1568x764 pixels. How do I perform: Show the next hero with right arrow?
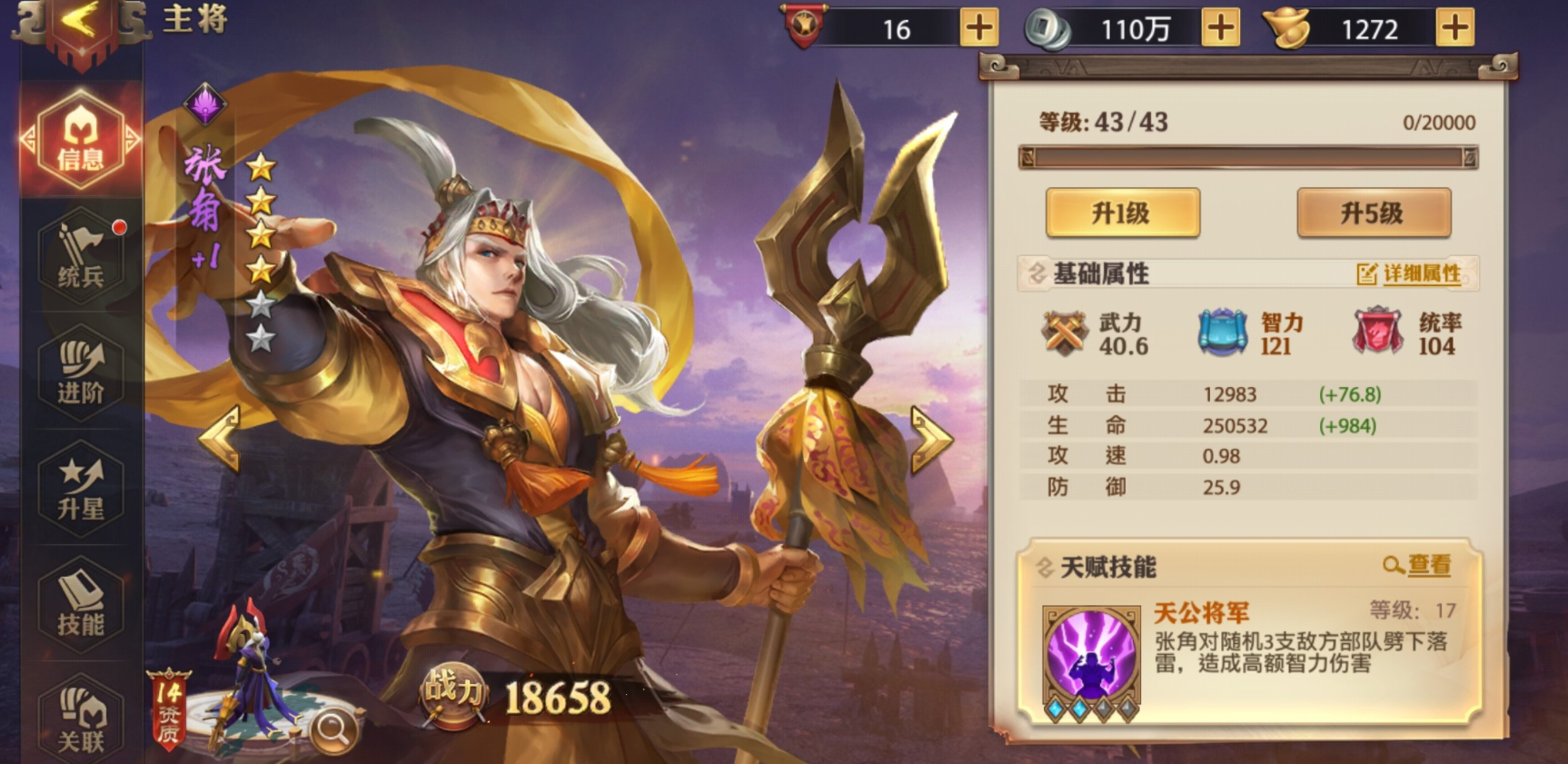930,439
